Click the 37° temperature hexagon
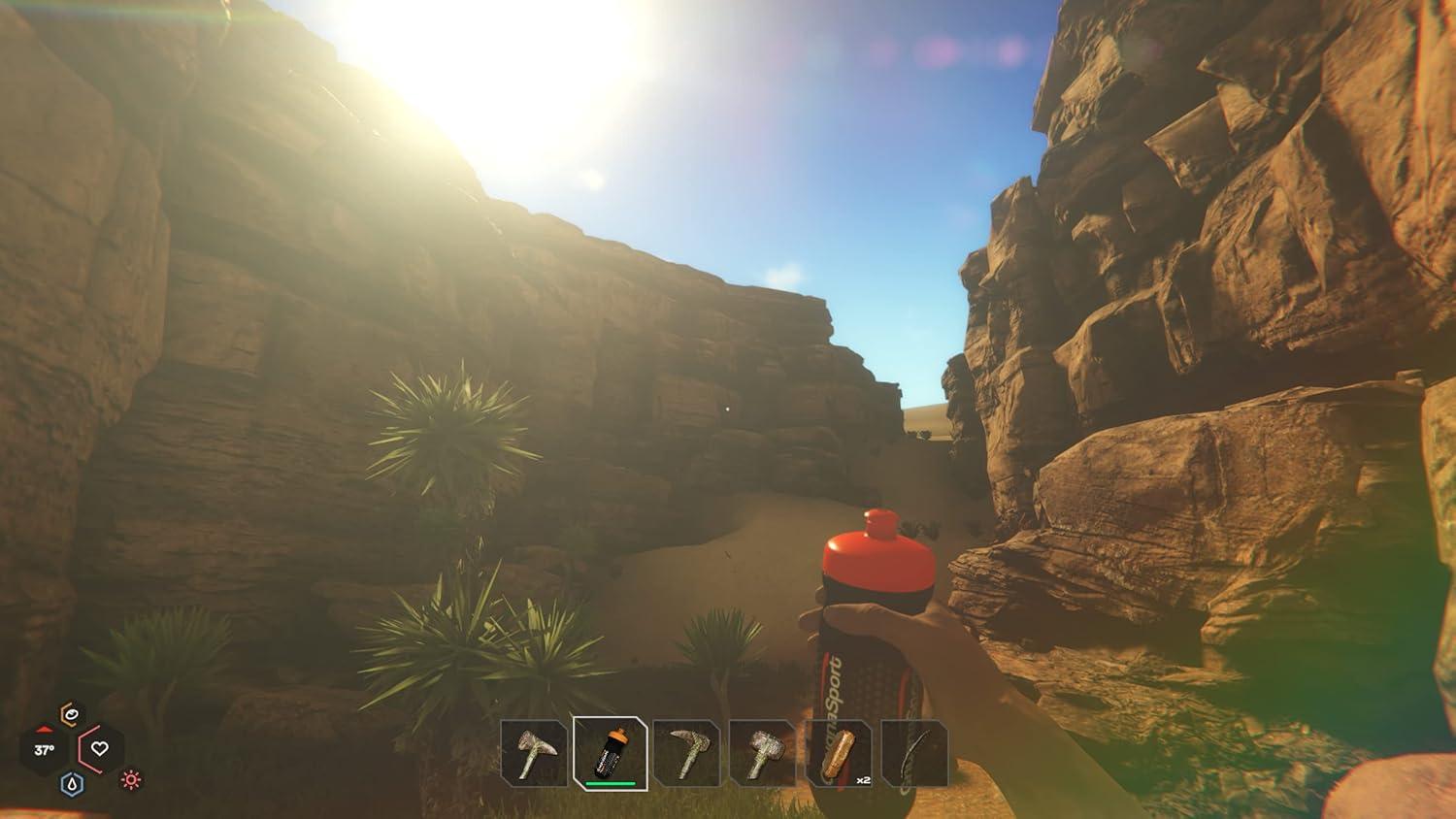This screenshot has width=1456, height=819. [x=44, y=748]
